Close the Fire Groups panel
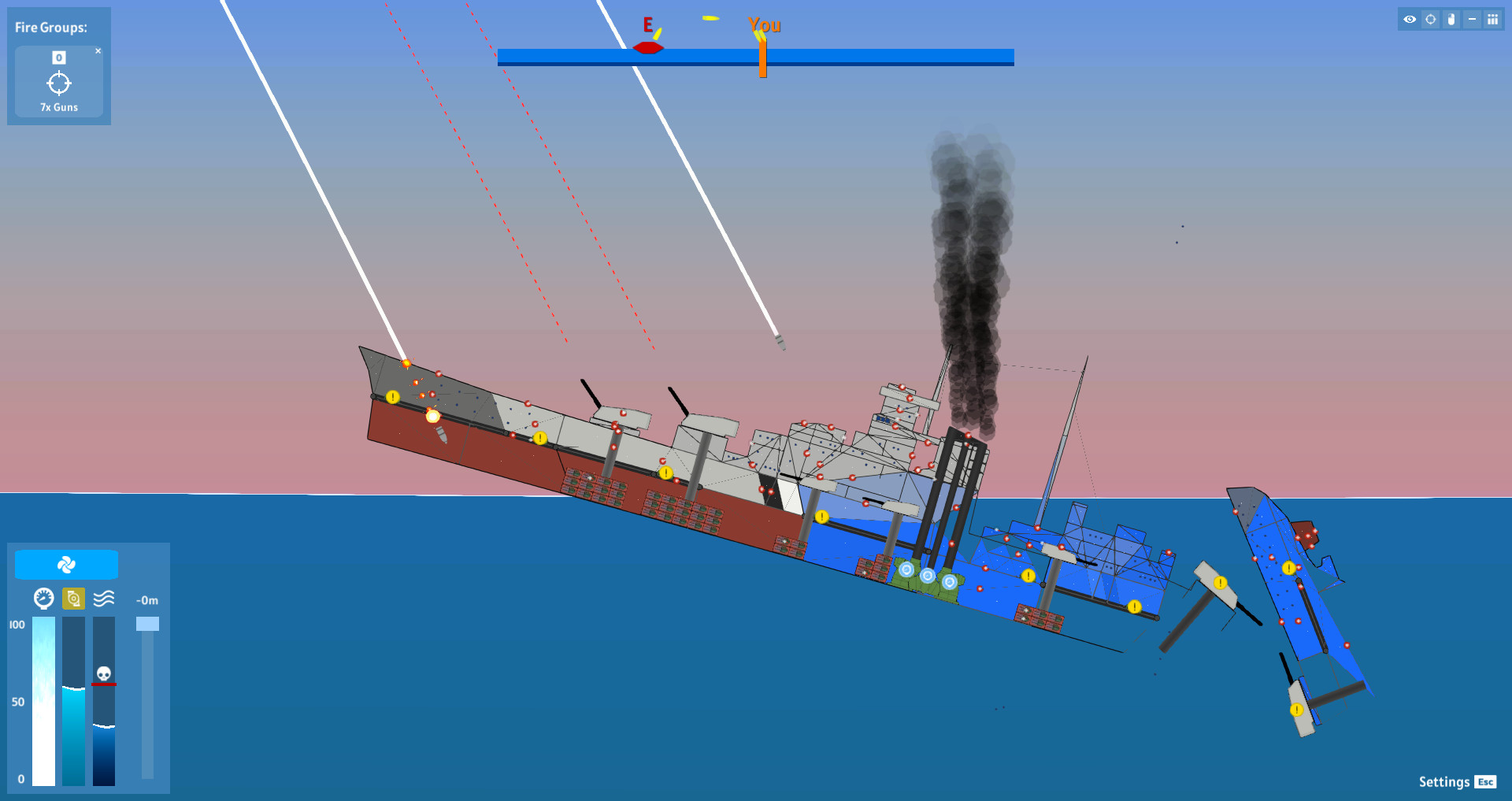The width and height of the screenshot is (1512, 801). point(99,50)
